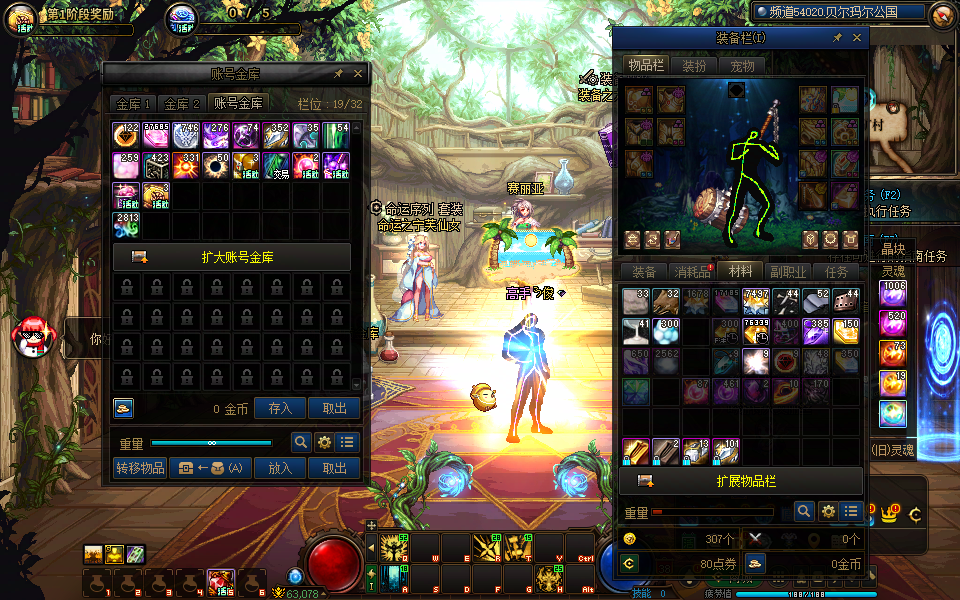Deposit gold with the 存入 button
The height and width of the screenshot is (600, 960).
coord(280,408)
